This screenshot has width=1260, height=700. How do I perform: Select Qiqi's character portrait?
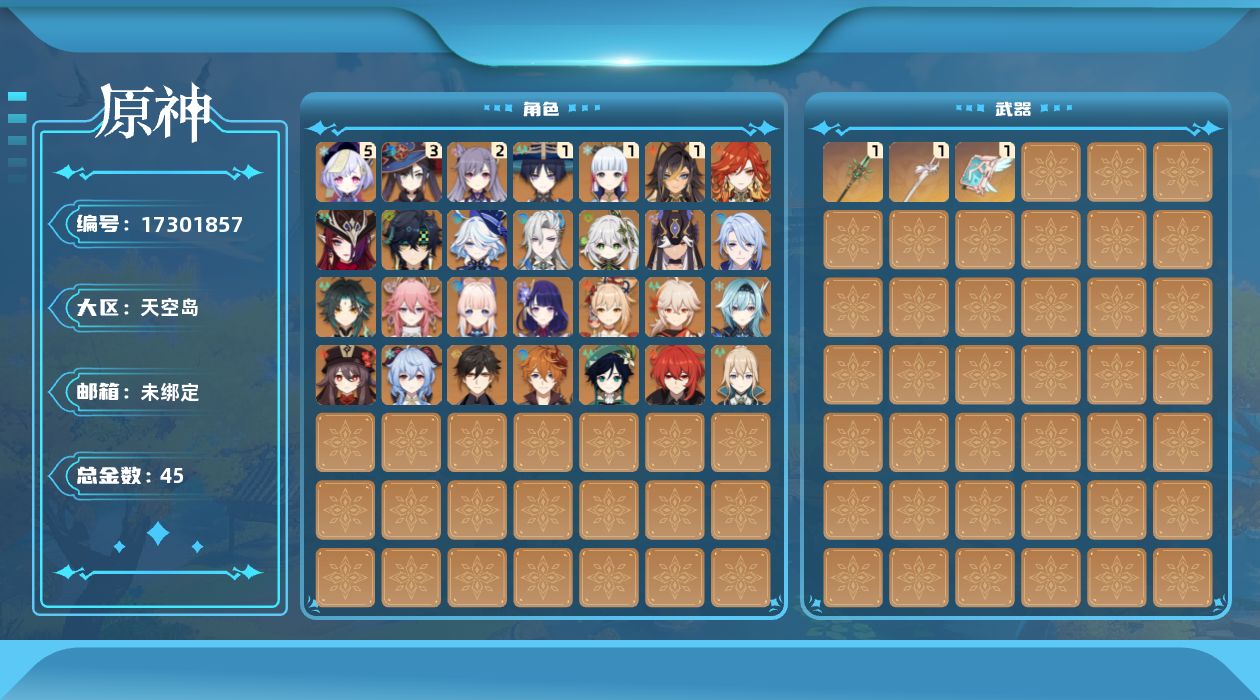point(346,172)
